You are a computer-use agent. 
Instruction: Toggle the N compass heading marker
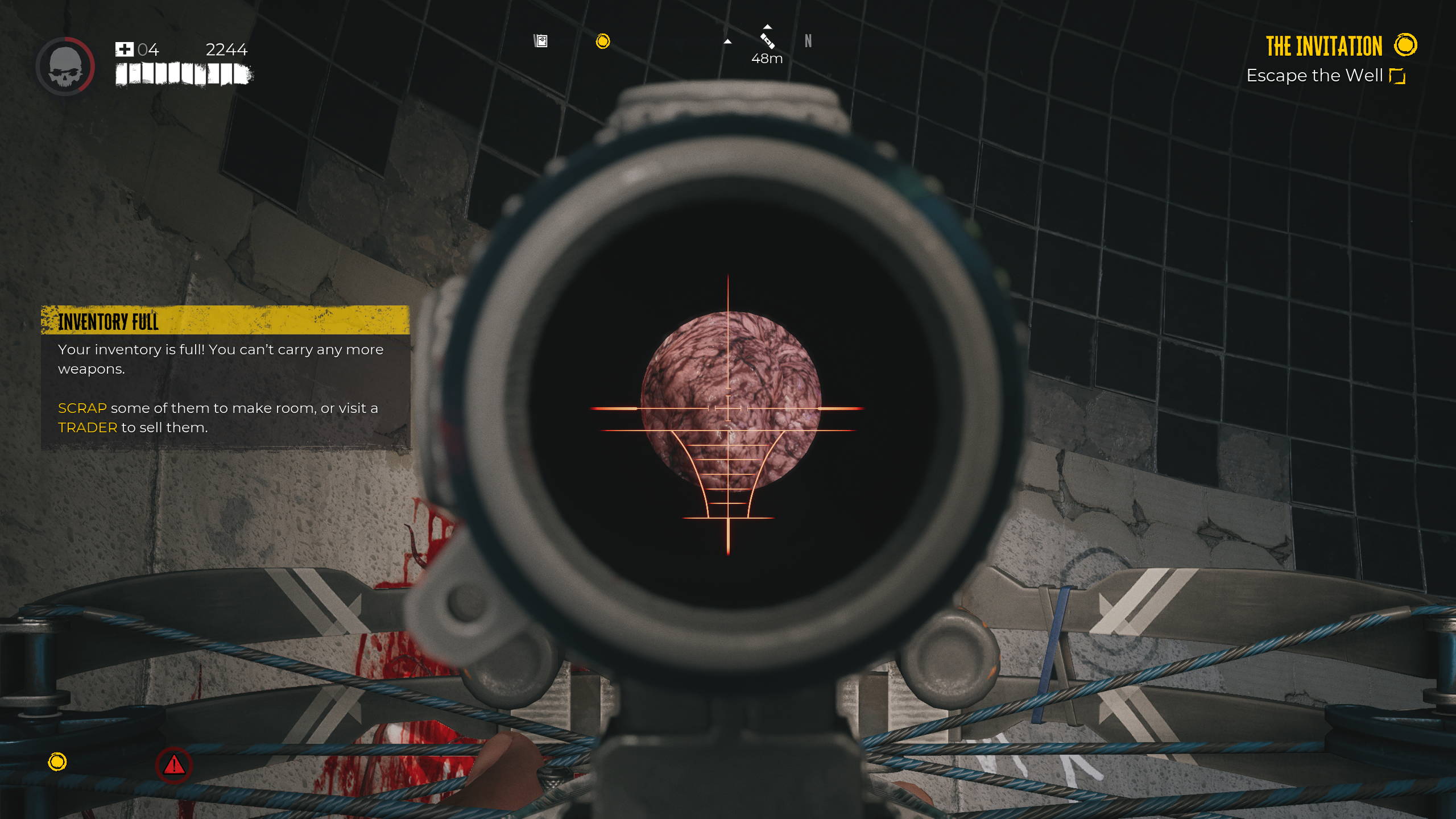click(x=808, y=40)
